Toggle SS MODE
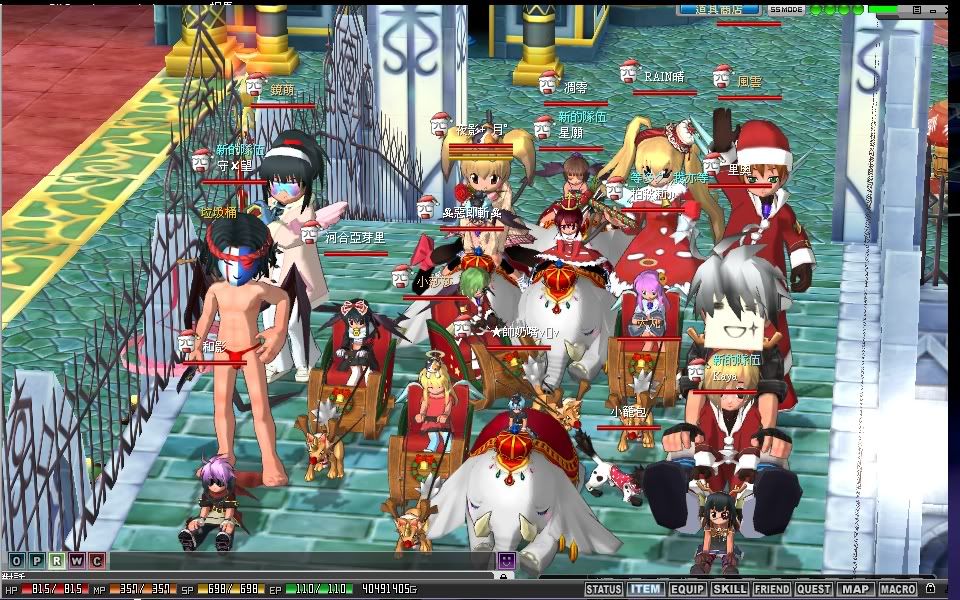Viewport: 960px width, 600px height. coord(786,9)
